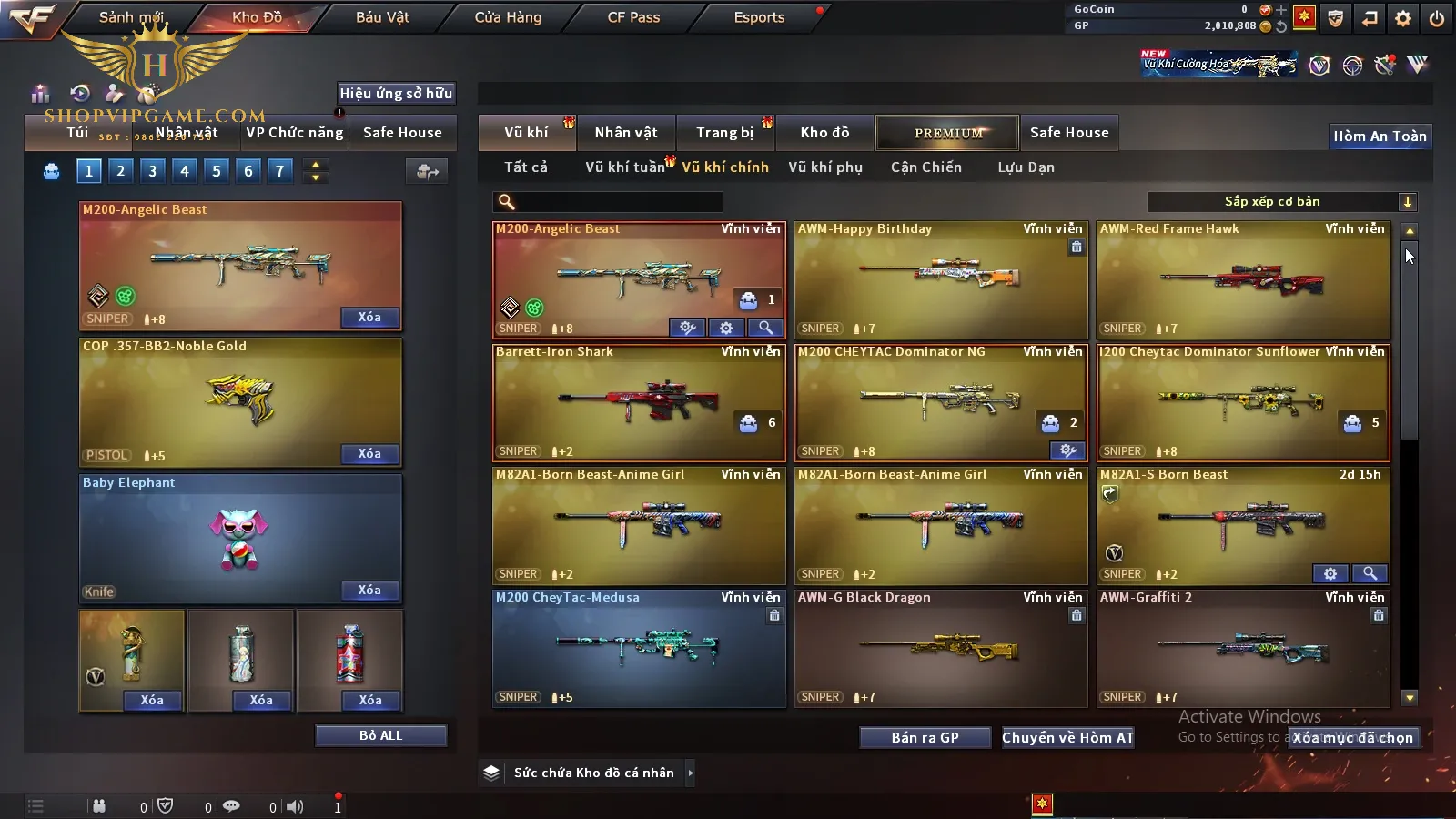1456x819 pixels.
Task: Open the Cửa Hàng shop menu
Action: coord(508,17)
